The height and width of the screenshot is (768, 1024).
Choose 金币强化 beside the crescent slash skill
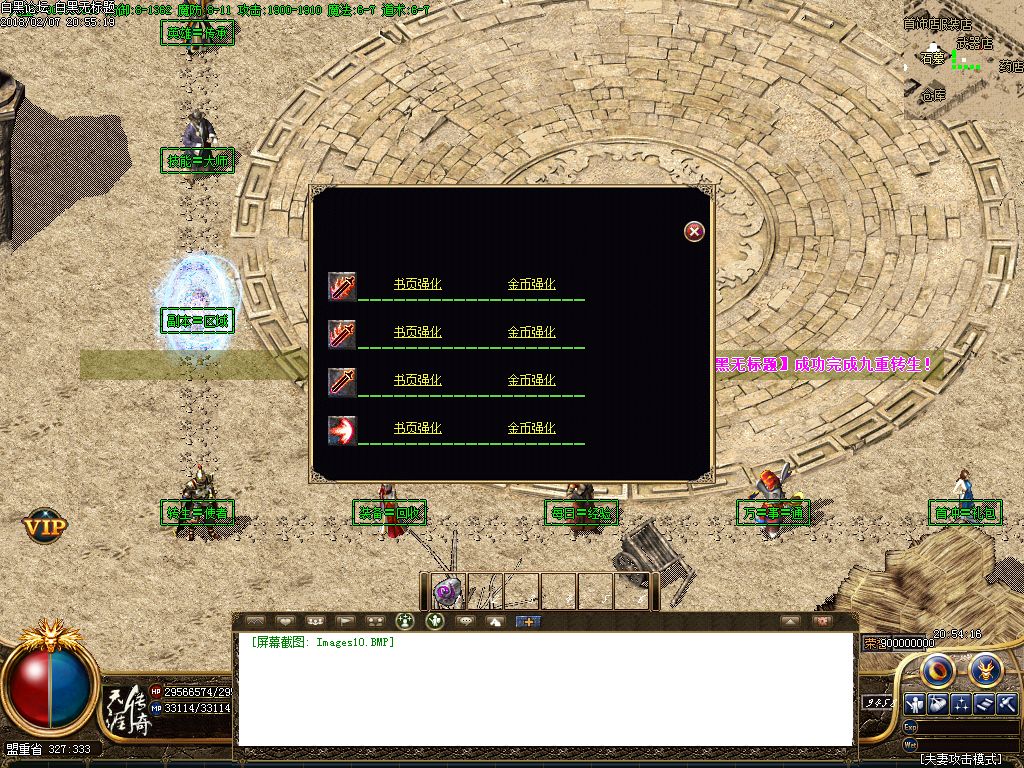(531, 428)
